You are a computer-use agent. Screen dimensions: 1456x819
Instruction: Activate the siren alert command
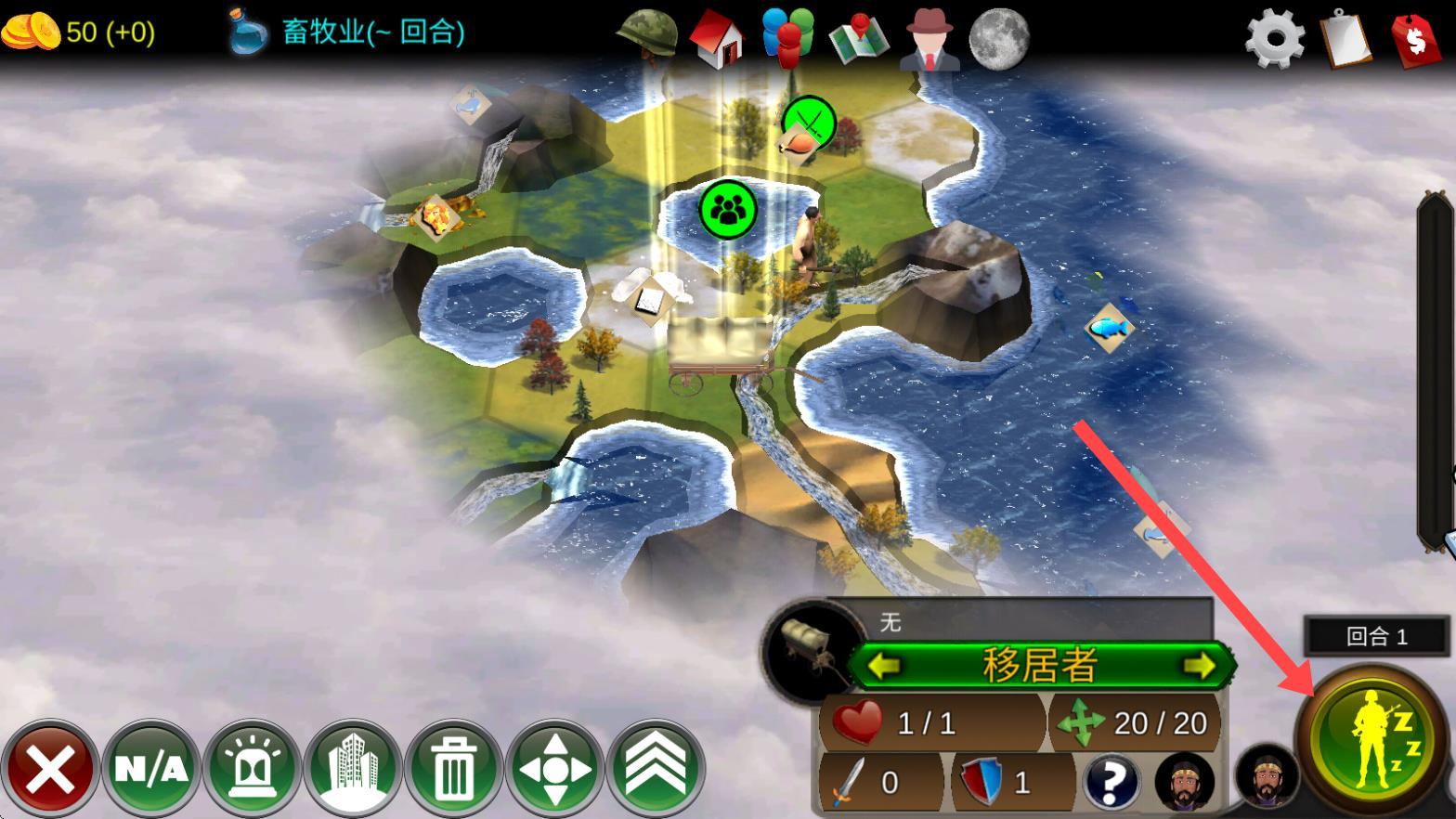pyautogui.click(x=252, y=770)
